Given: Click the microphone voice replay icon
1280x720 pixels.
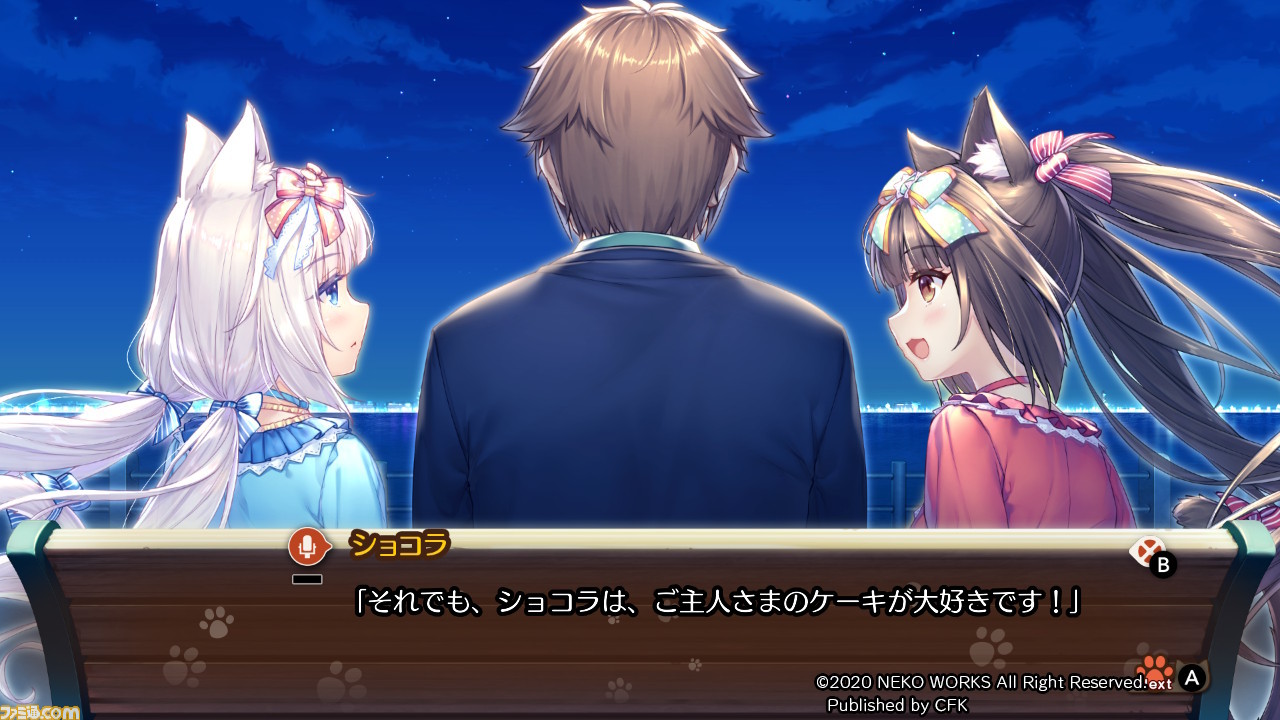Looking at the screenshot, I should [308, 547].
